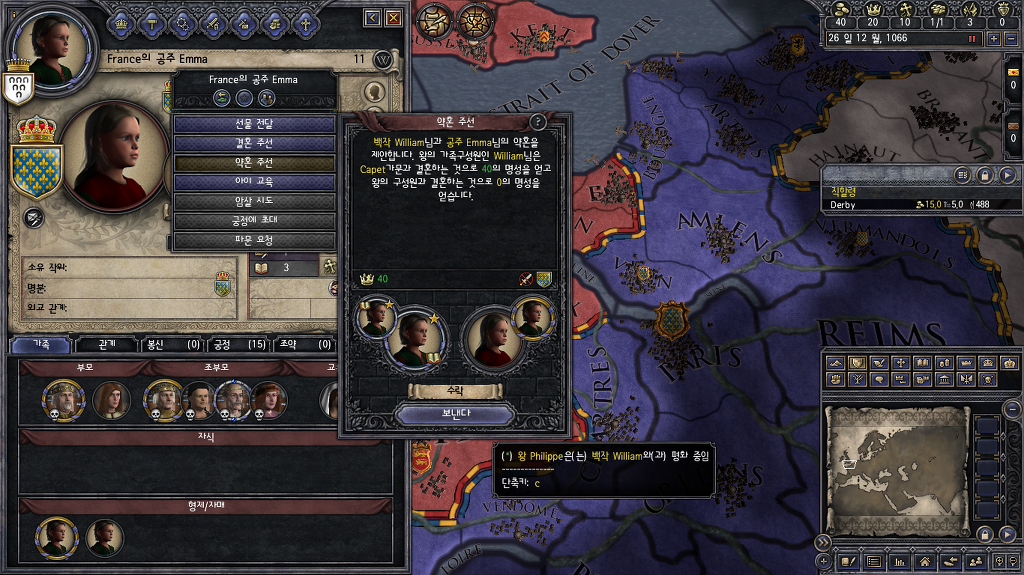Open the help question mark in betrothal dialog
Viewport: 1024px width, 575px height.
click(538, 121)
